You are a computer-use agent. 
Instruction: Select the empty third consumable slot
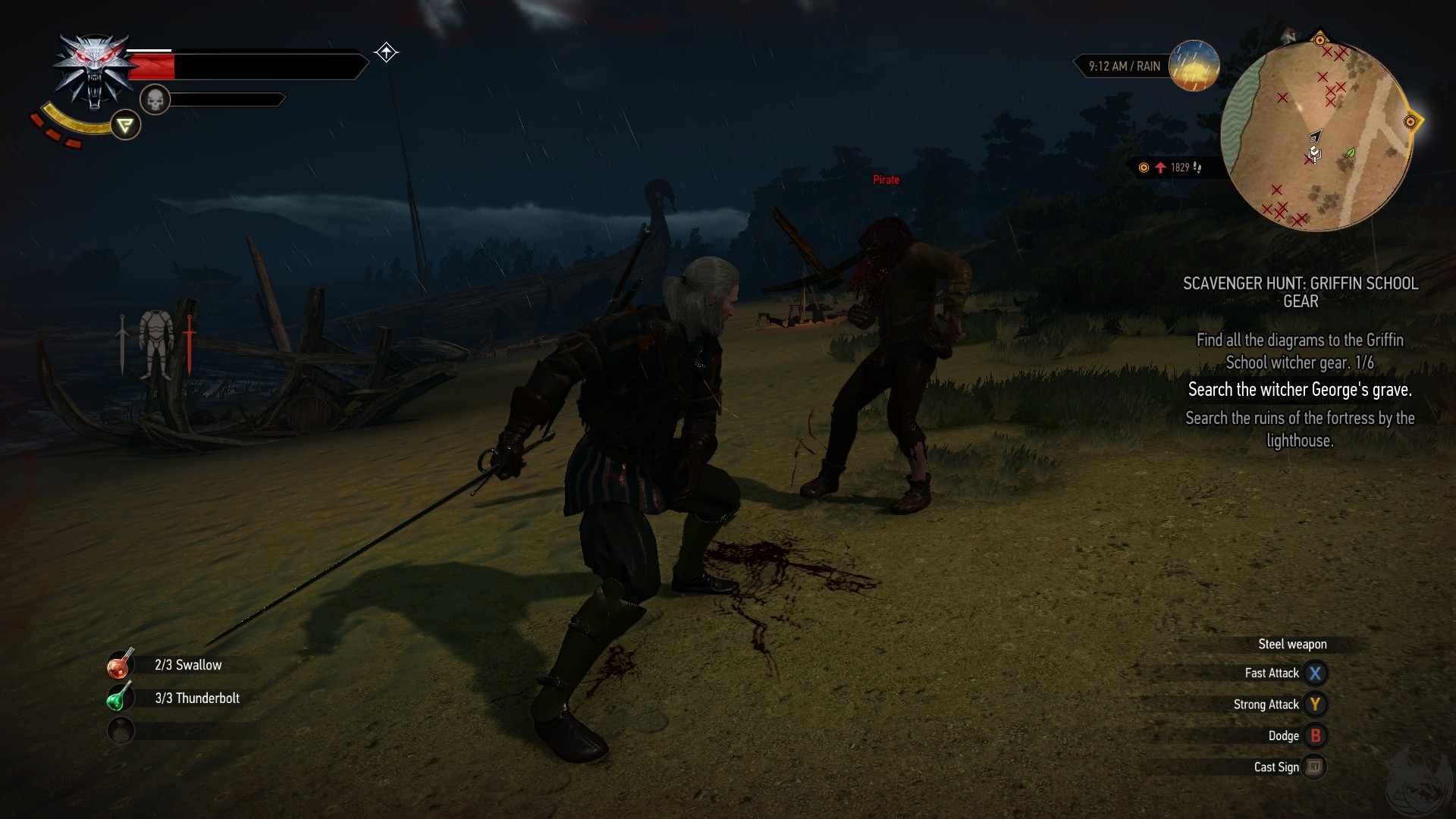pyautogui.click(x=121, y=730)
